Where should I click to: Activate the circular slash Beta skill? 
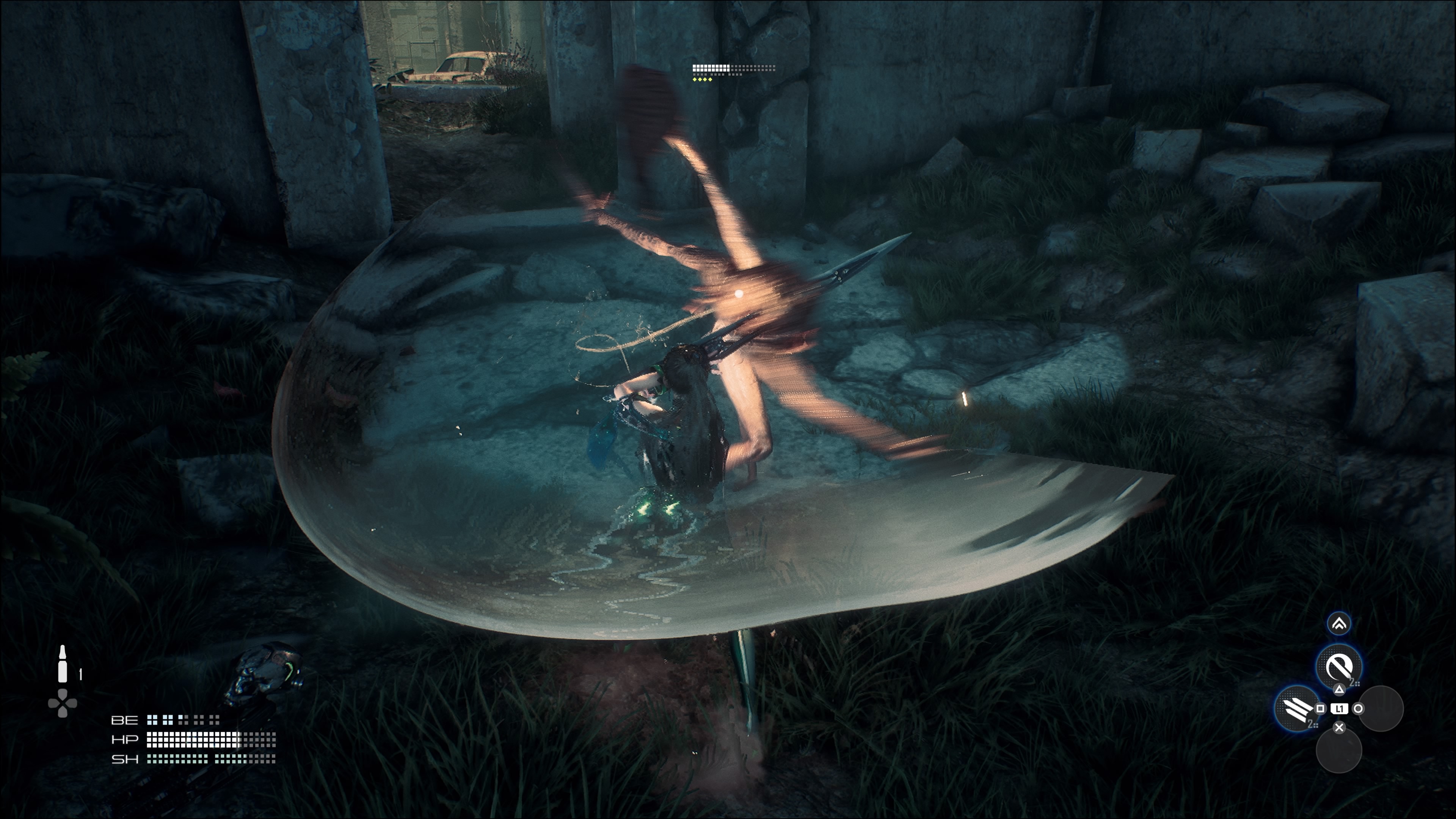pyautogui.click(x=1338, y=667)
